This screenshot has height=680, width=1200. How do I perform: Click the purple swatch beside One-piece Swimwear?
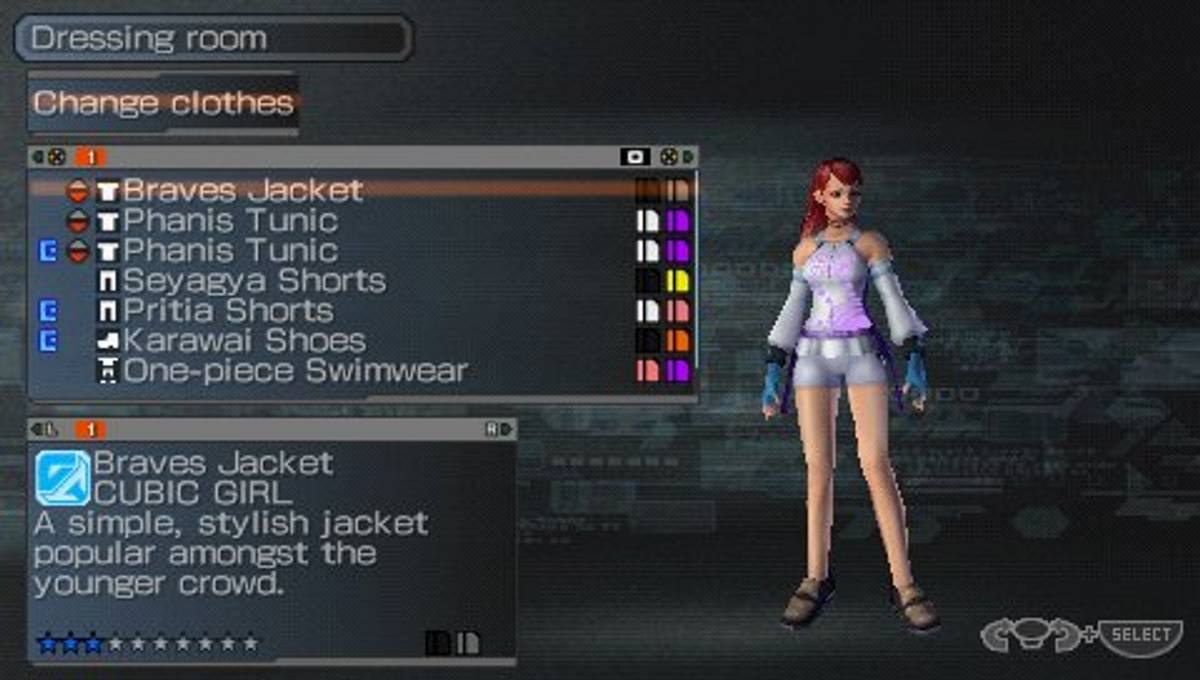click(x=678, y=371)
